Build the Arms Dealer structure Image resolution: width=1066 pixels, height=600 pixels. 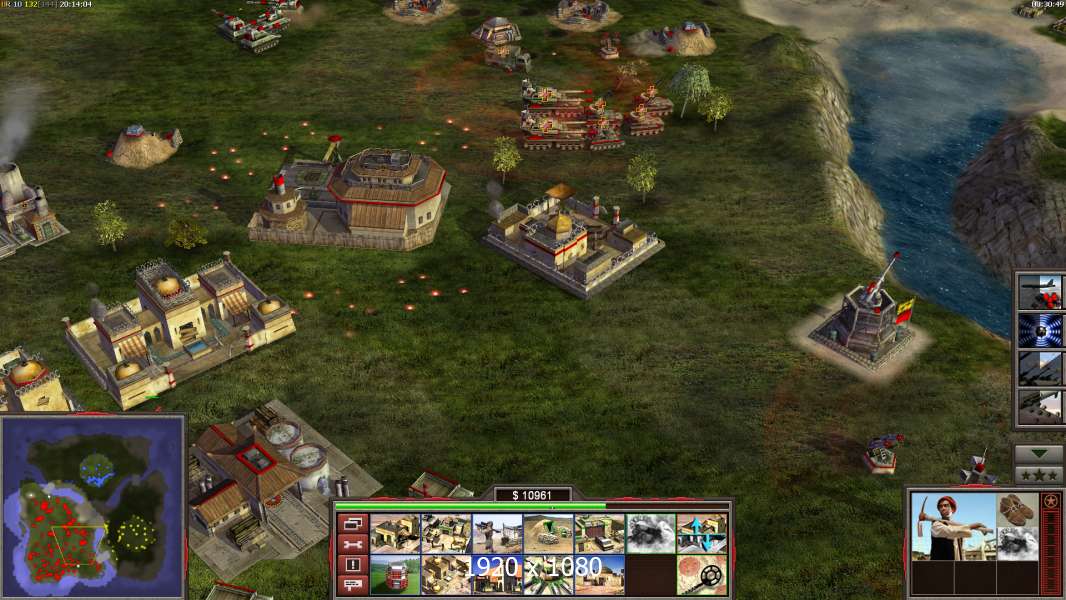600,533
